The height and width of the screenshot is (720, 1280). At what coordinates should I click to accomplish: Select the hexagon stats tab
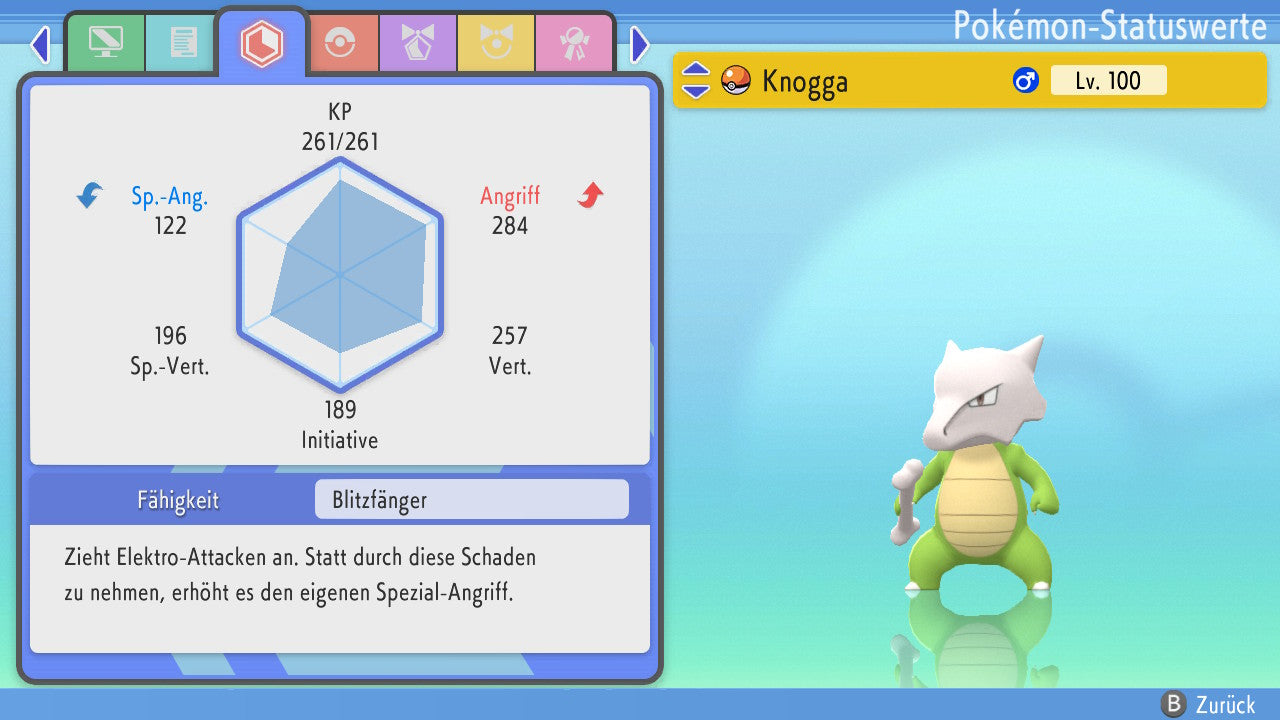(x=262, y=43)
